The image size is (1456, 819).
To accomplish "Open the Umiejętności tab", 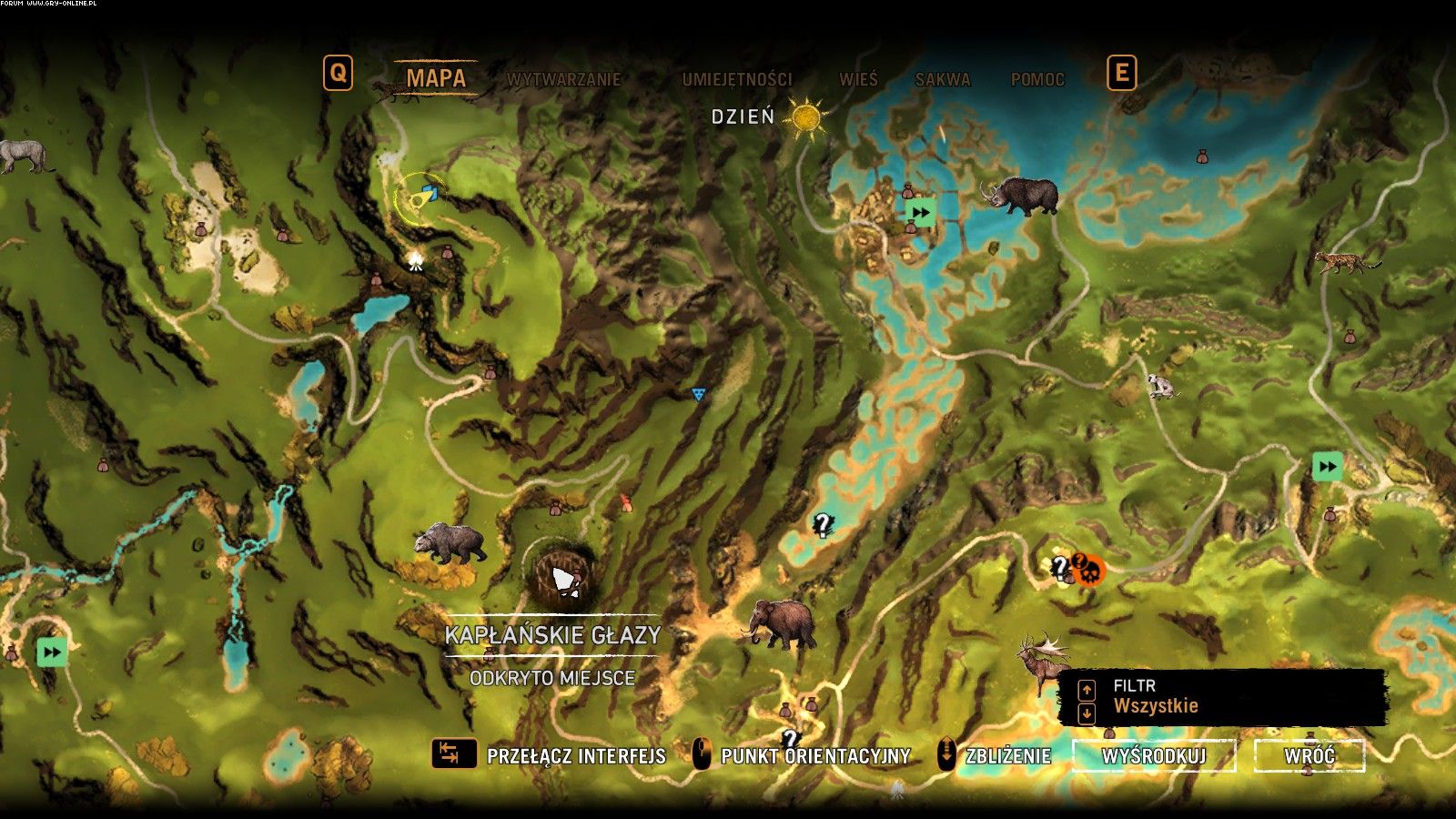I will (x=737, y=79).
